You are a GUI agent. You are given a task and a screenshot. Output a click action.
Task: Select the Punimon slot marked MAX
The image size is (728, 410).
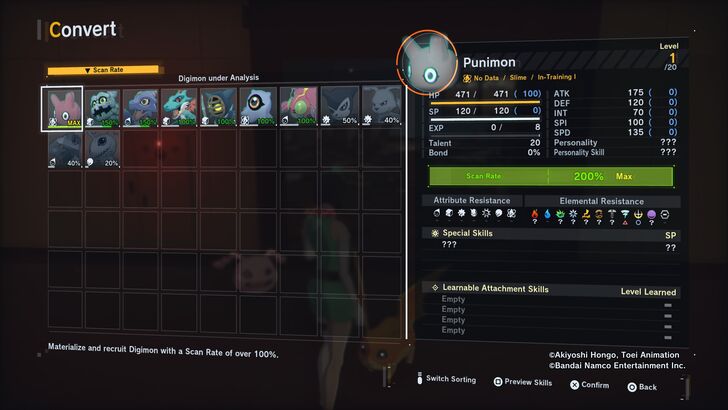pos(61,107)
